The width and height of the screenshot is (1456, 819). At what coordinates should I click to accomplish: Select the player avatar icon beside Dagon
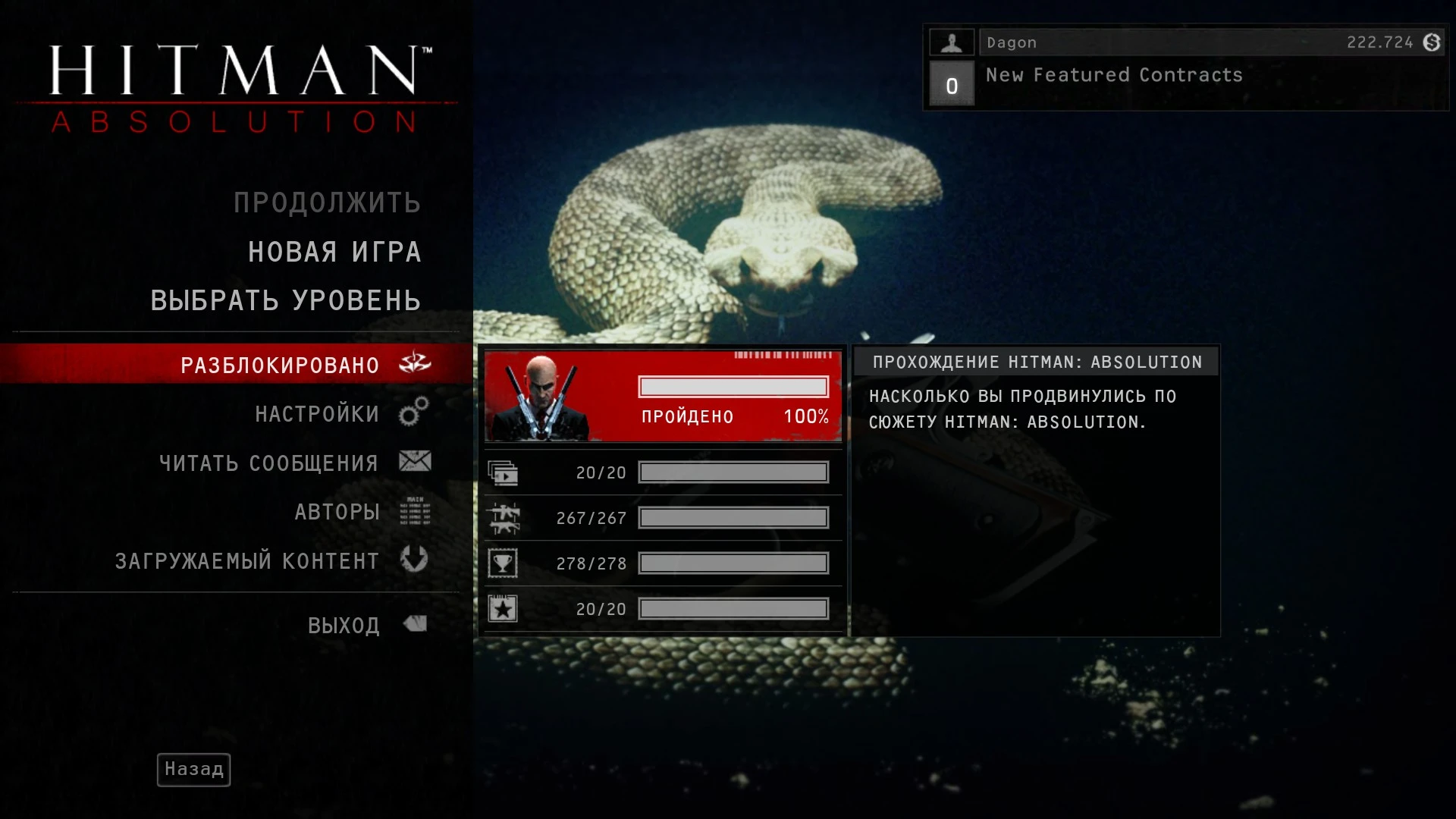(x=952, y=42)
